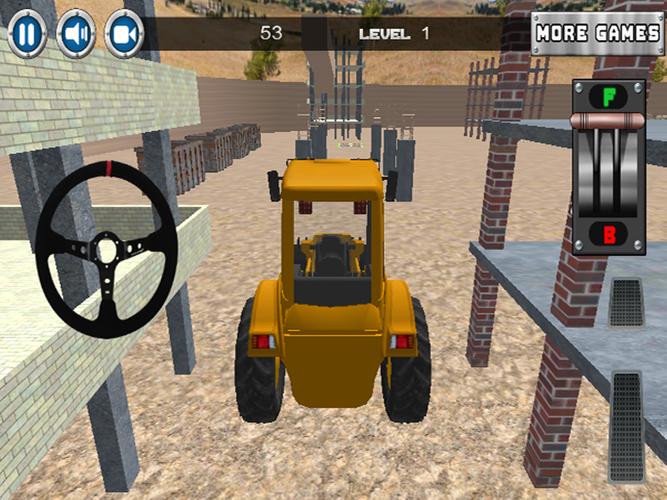Tap the tall gas pedal
The image size is (667, 500).
pos(627,412)
